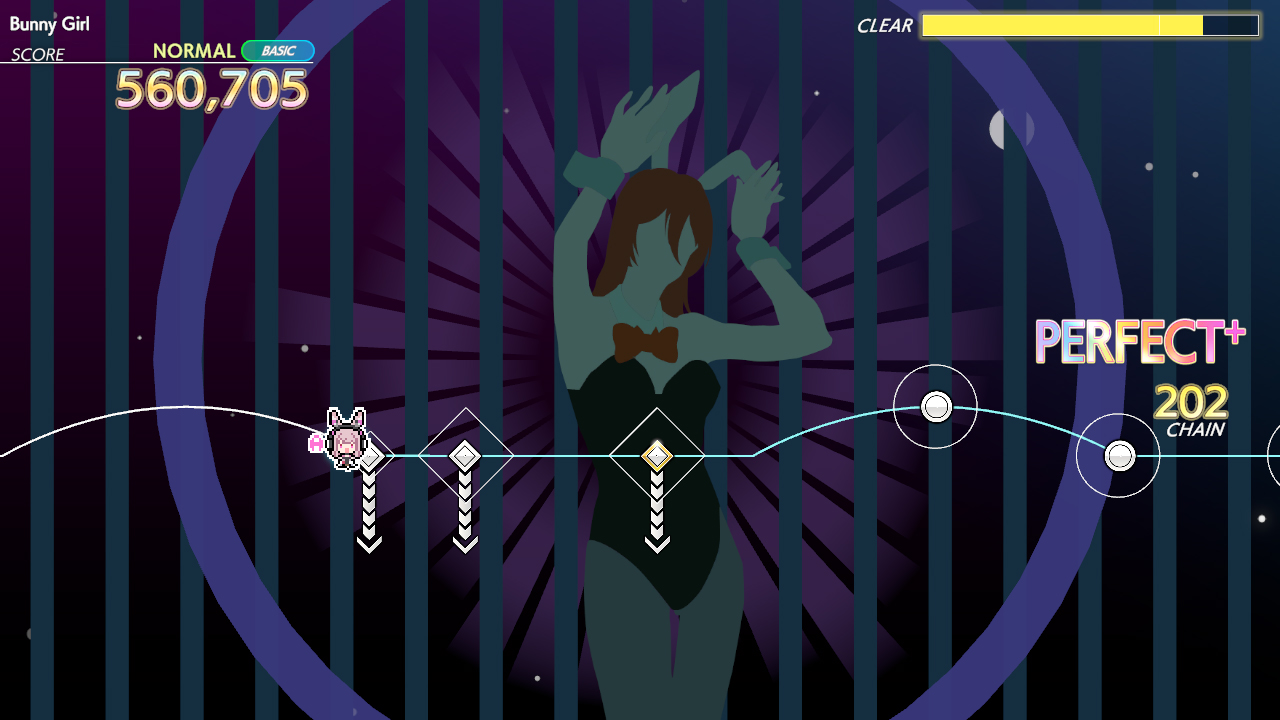Select the leftmost diamond slide note
The height and width of the screenshot is (720, 1280).
370,456
